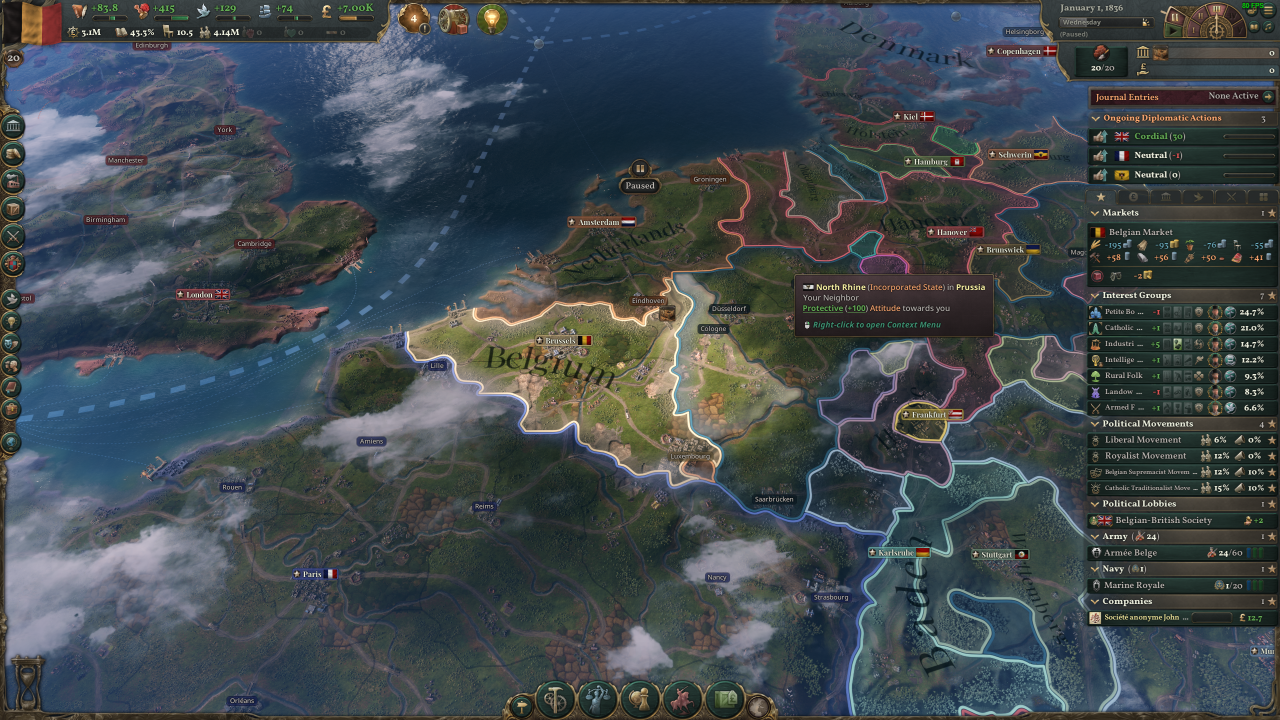The image size is (1280, 720).
Task: Open the Production lens with hammer icon
Action: (x=554, y=699)
